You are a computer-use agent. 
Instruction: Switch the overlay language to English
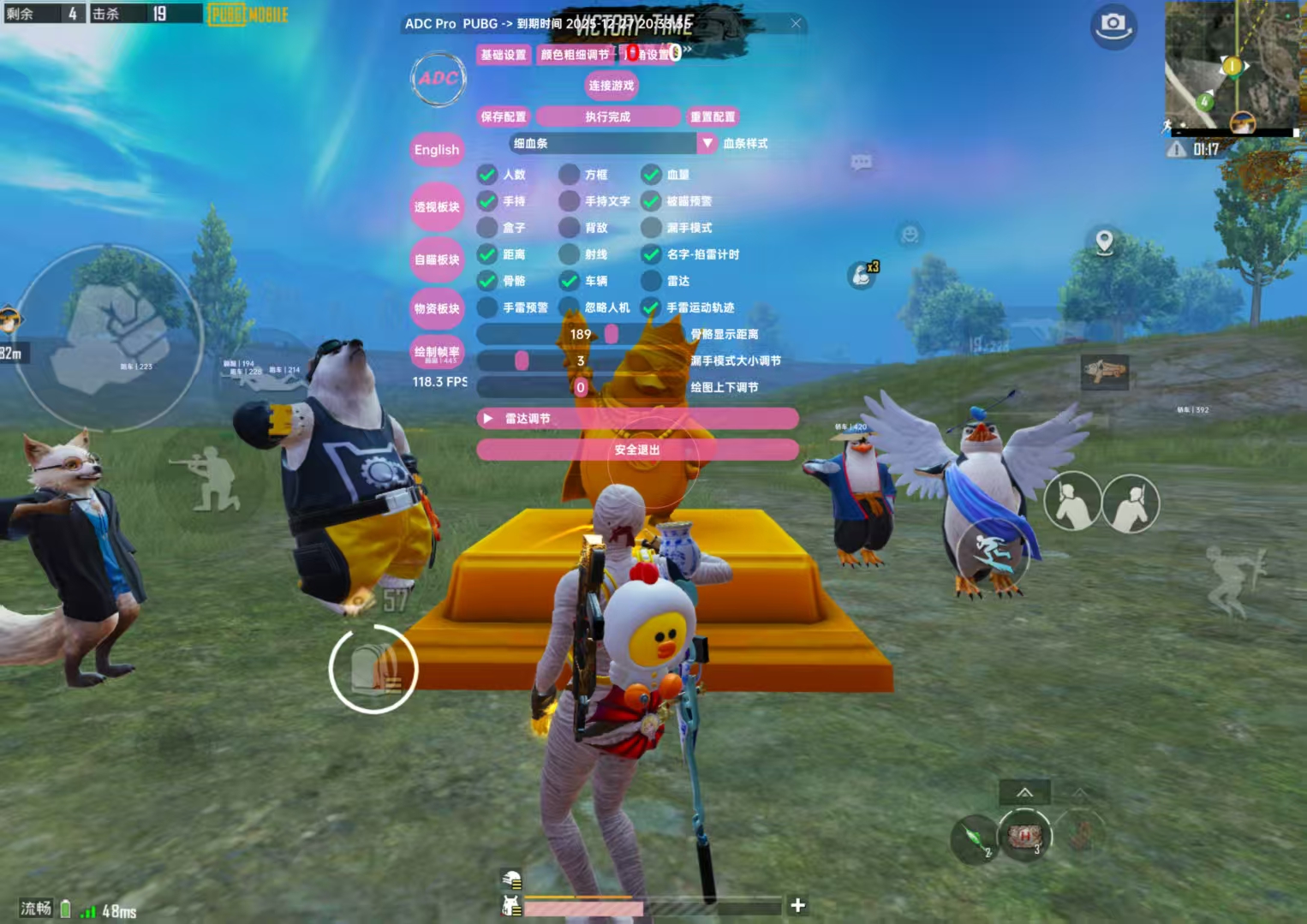(437, 150)
